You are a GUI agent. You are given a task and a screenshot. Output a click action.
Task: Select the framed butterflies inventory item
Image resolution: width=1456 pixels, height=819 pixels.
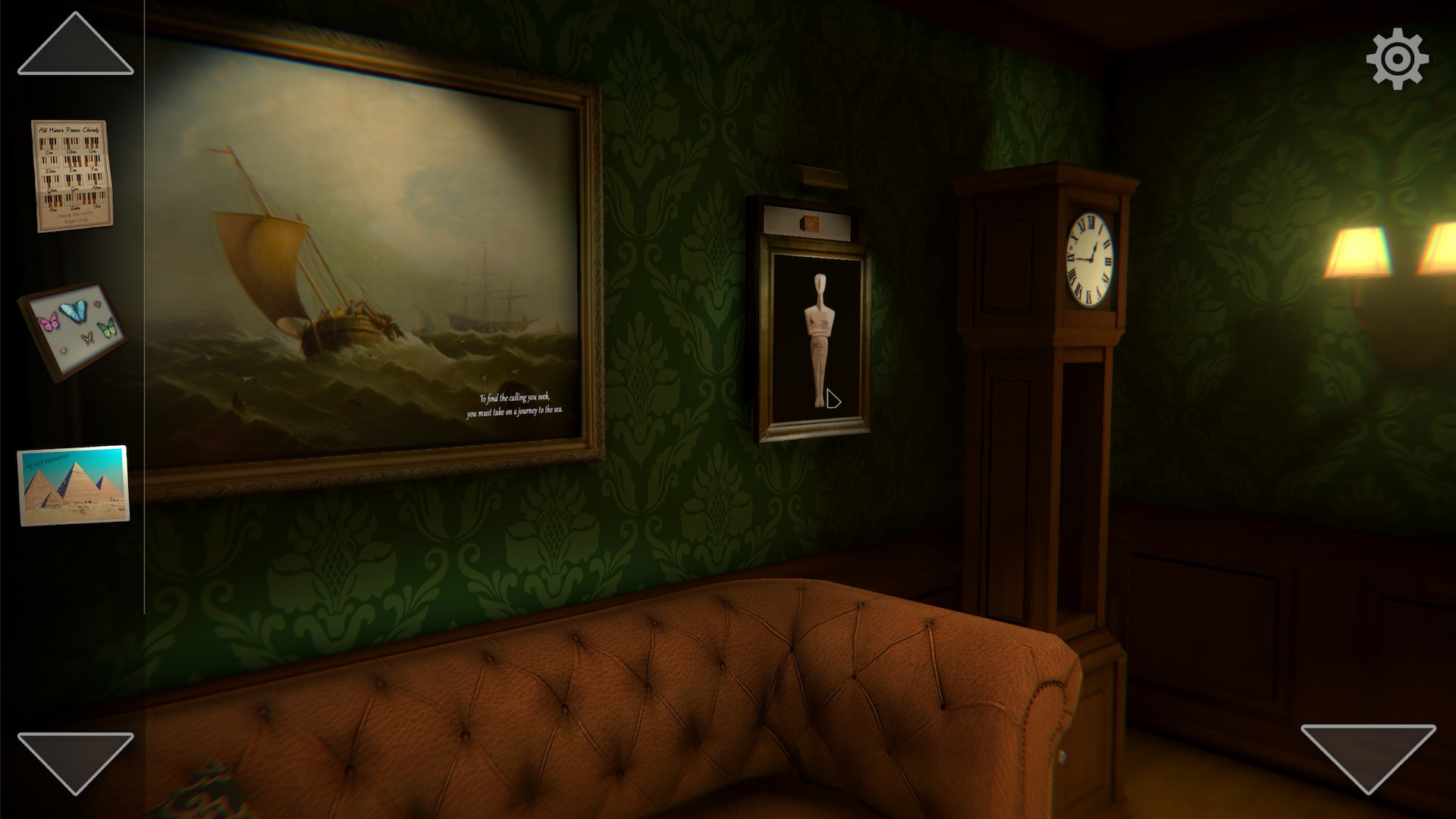click(x=73, y=330)
